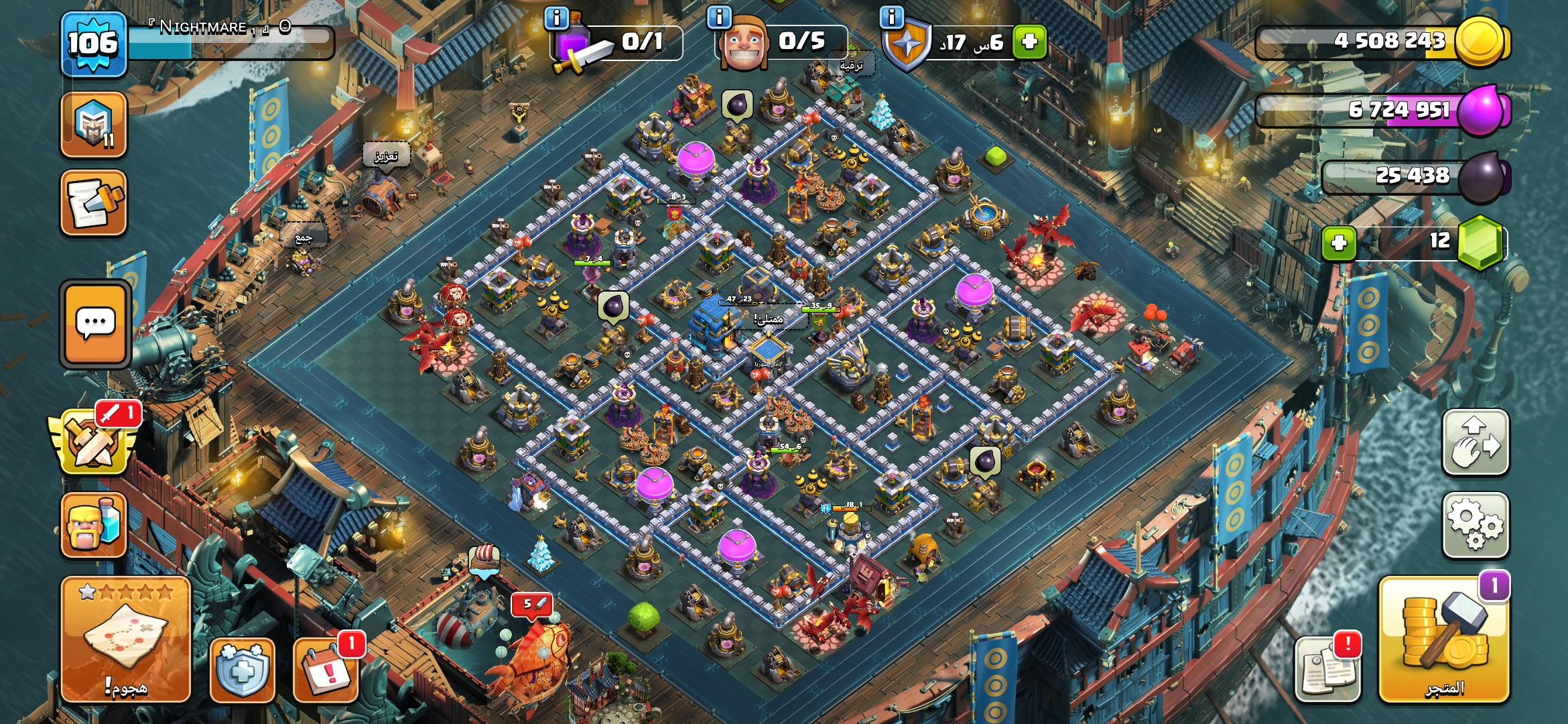This screenshot has width=1568, height=724.
Task: Open the news document with alert
Action: point(1327,670)
